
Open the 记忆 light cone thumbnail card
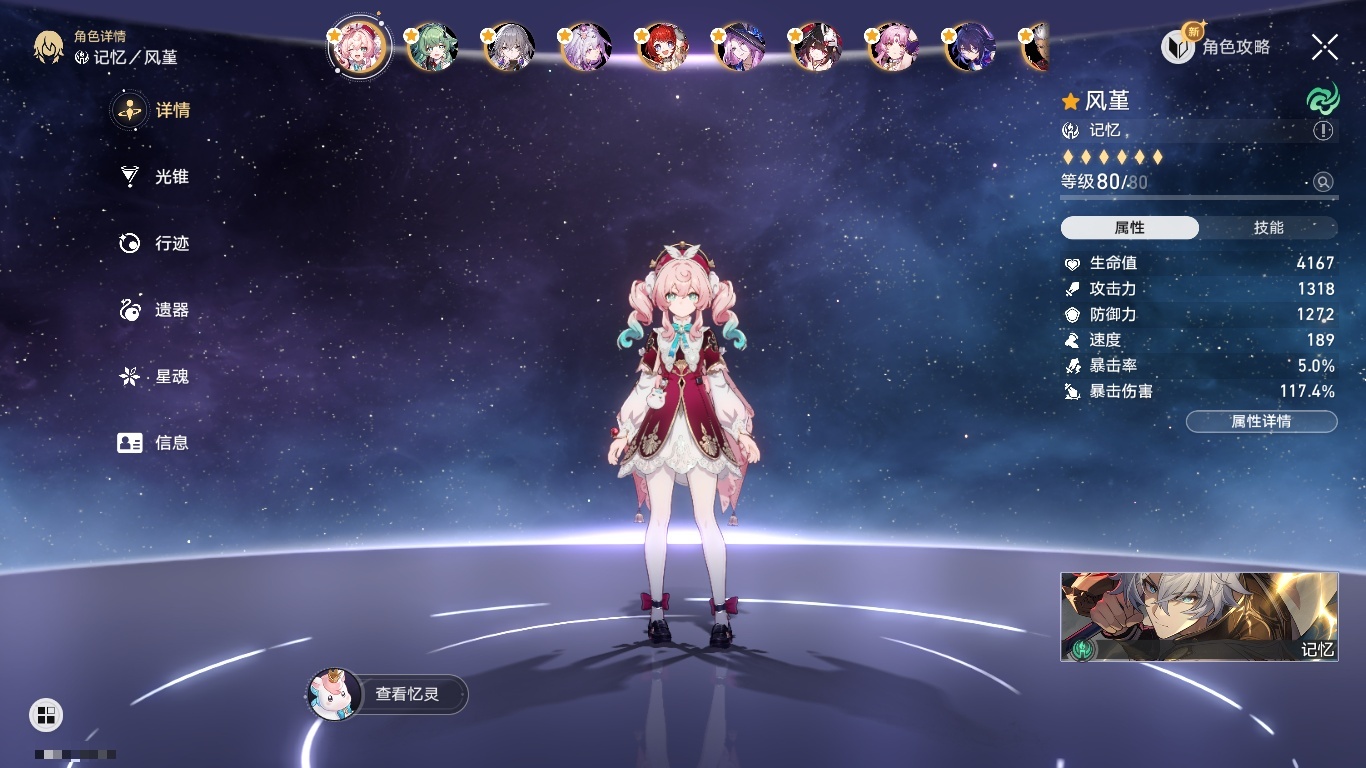(1199, 616)
